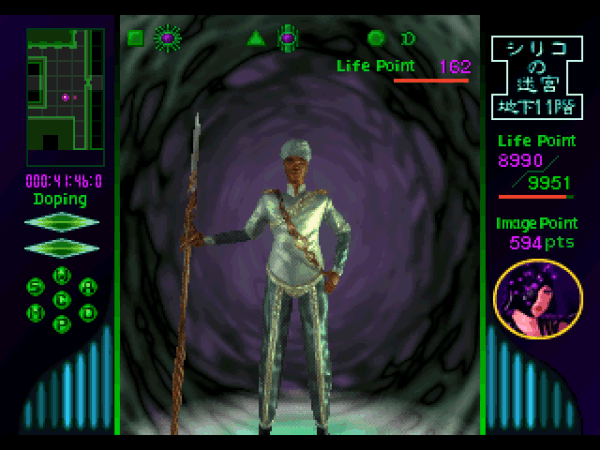
Task: Choose the round A button
Action: 88,287
